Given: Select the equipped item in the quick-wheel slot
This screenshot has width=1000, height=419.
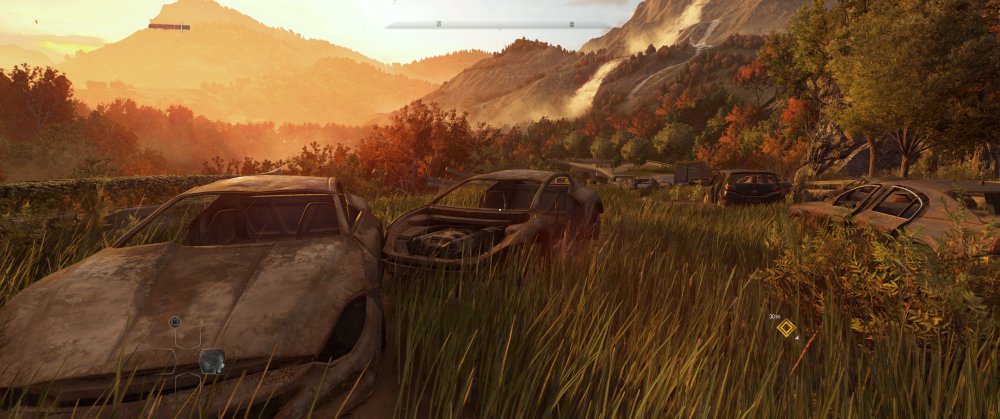Looking at the screenshot, I should pos(211,361).
